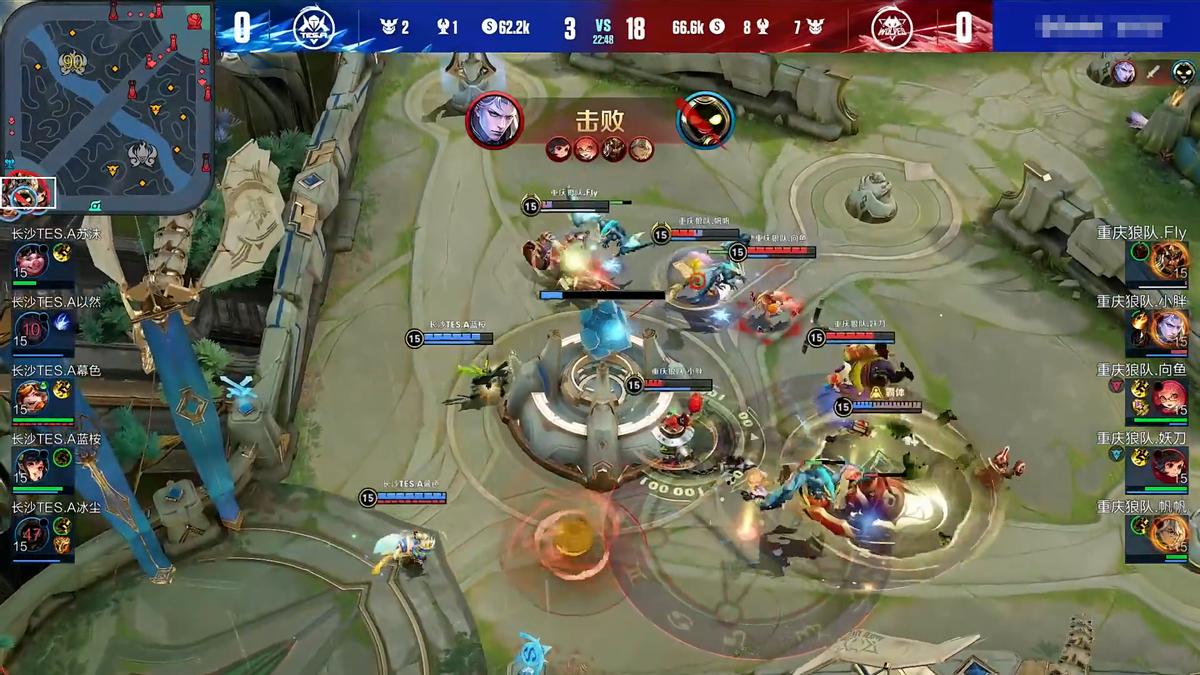
Task: Choose 长沙TES.A暮色's hero portrait
Action: click(x=32, y=396)
